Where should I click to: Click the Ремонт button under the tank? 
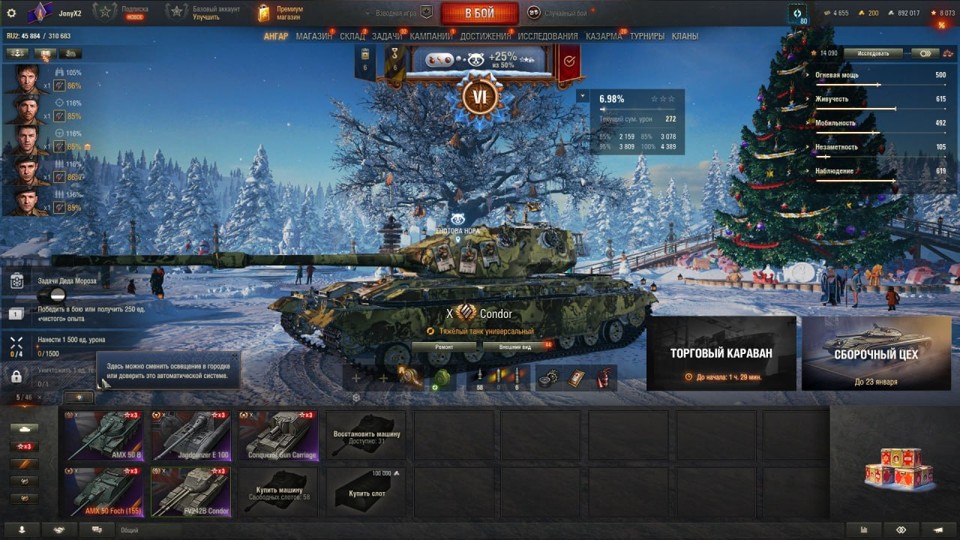coord(443,346)
